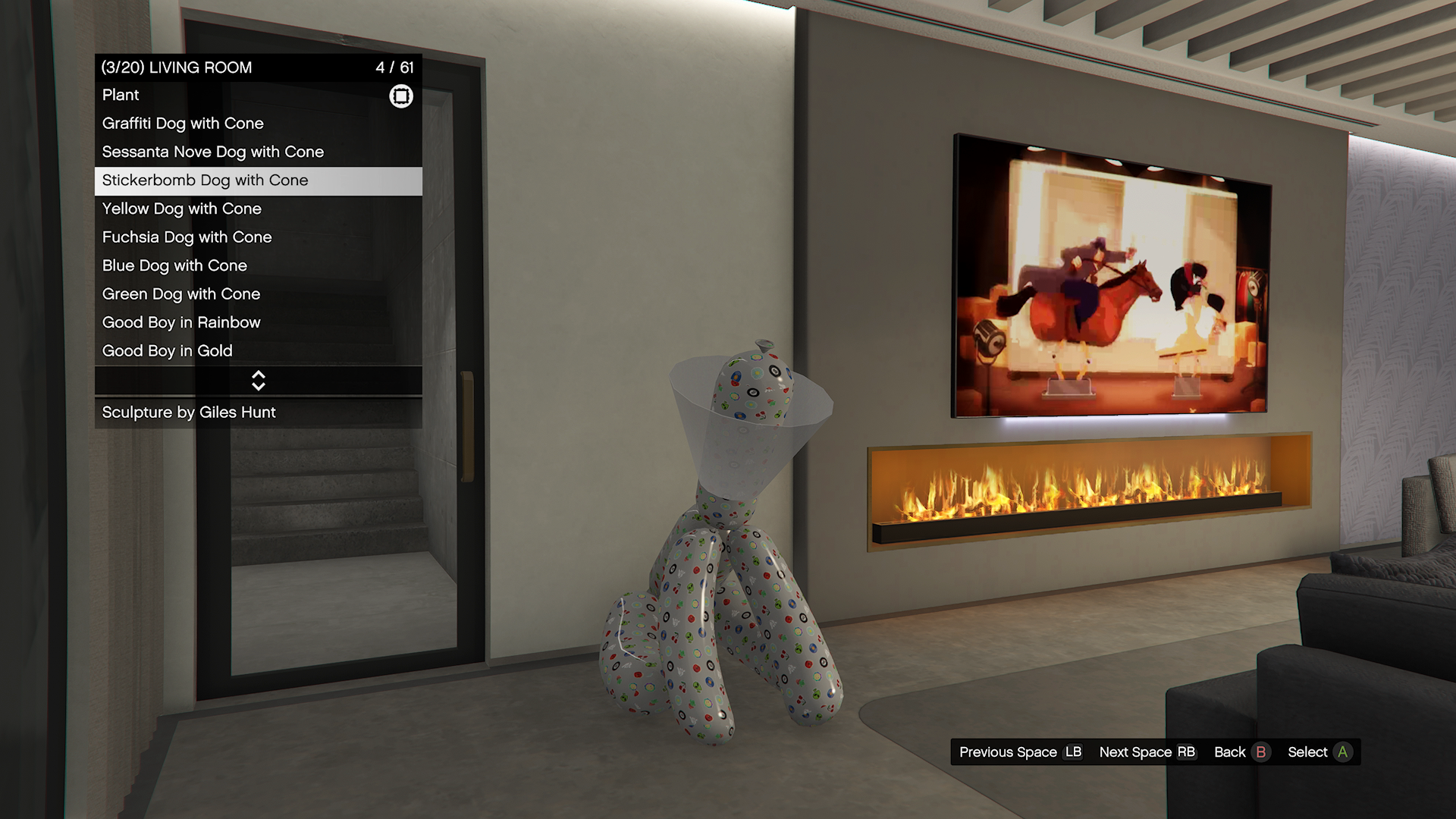Viewport: 1456px width, 819px height.
Task: Choose Yellow Dog with Cone
Action: (x=258, y=209)
